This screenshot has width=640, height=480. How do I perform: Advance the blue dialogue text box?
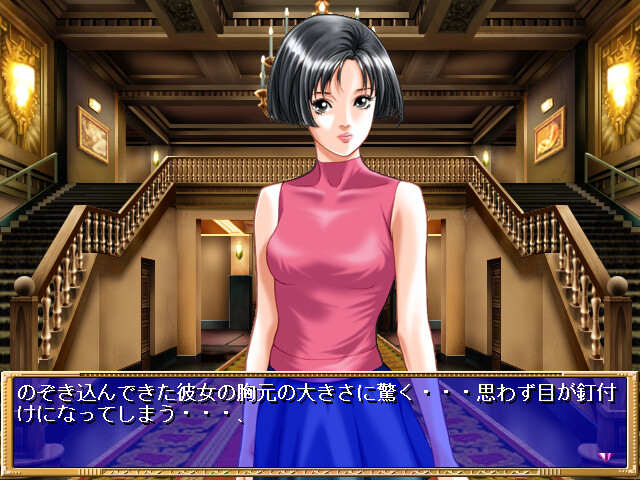tap(318, 422)
